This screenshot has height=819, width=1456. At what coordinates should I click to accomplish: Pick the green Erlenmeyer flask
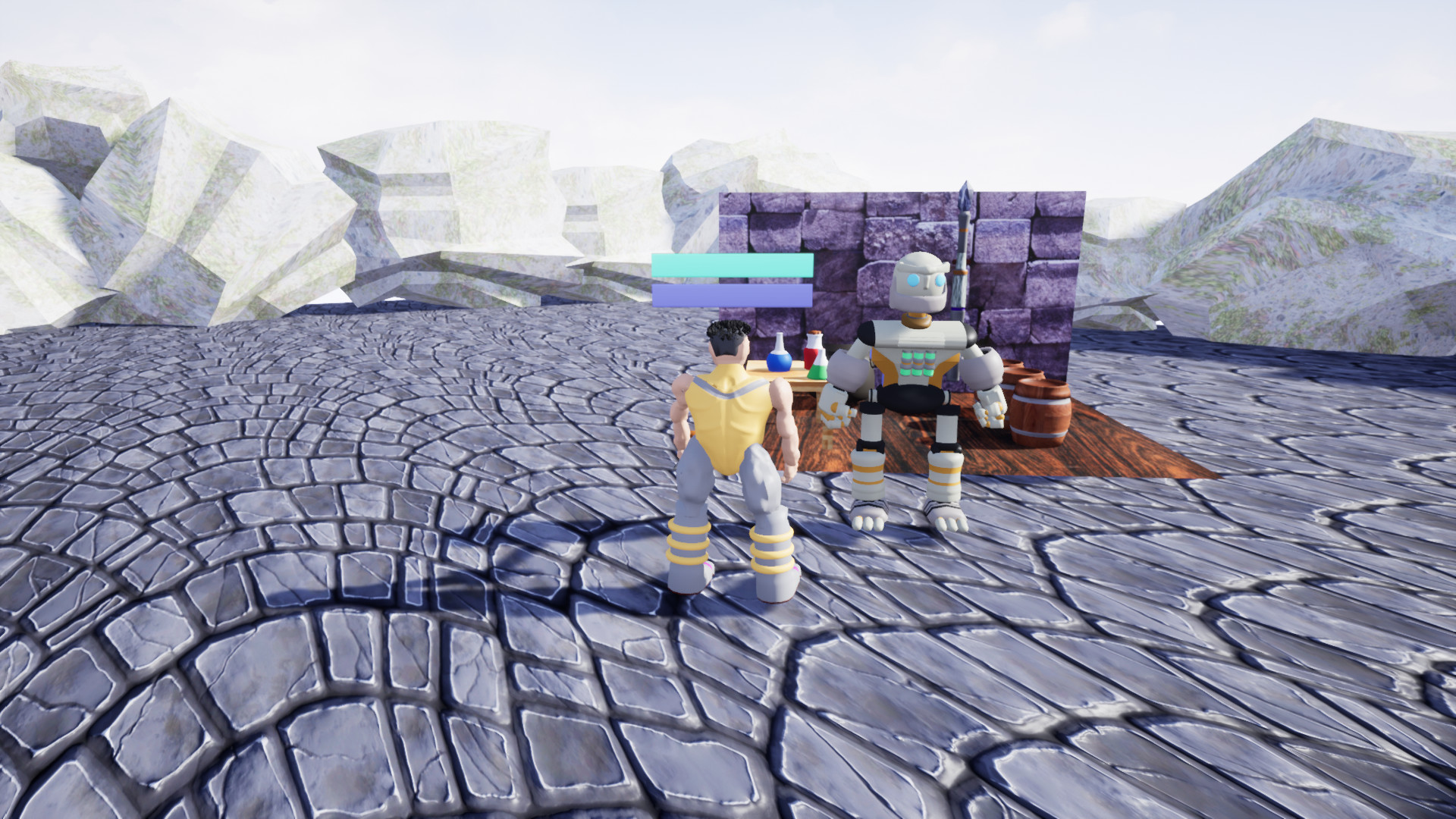(x=817, y=370)
